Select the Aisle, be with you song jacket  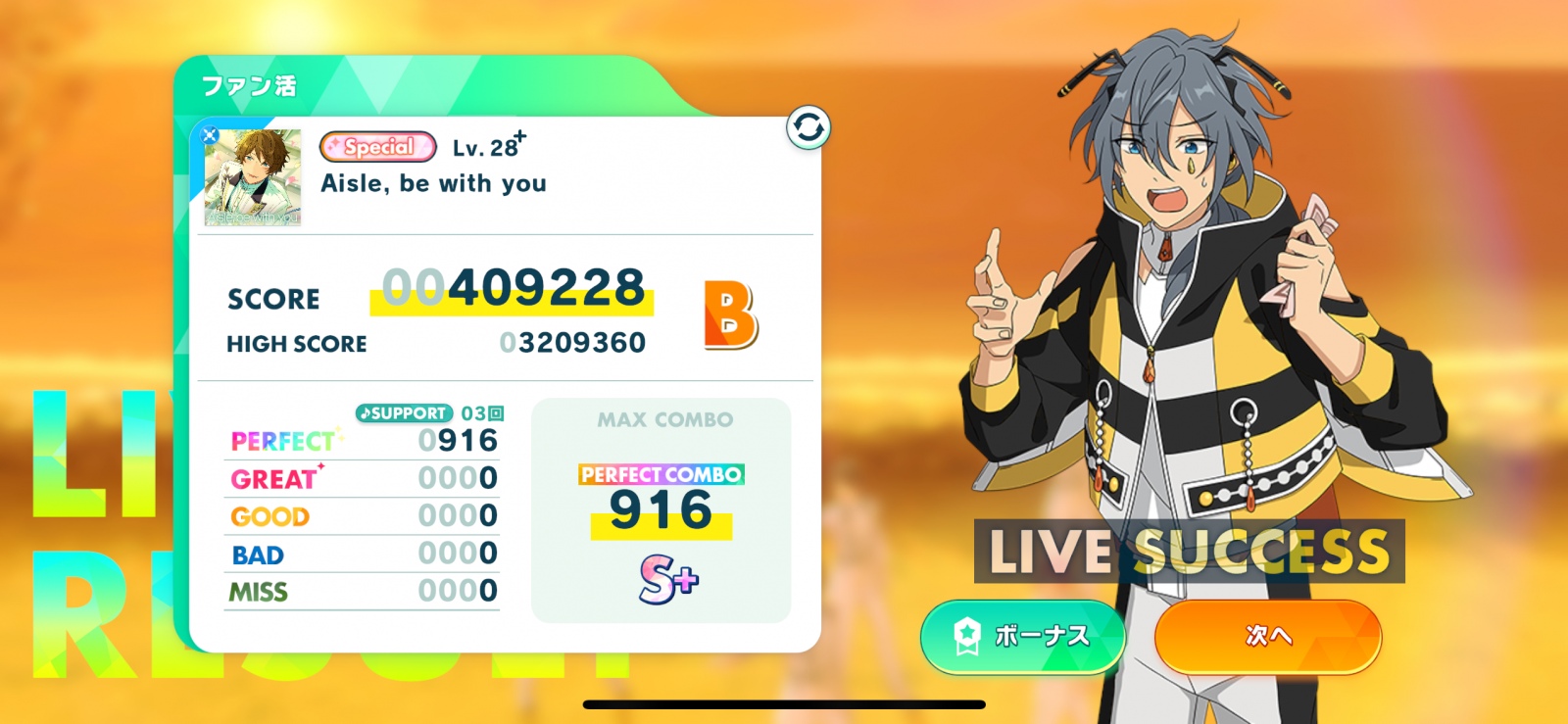253,177
